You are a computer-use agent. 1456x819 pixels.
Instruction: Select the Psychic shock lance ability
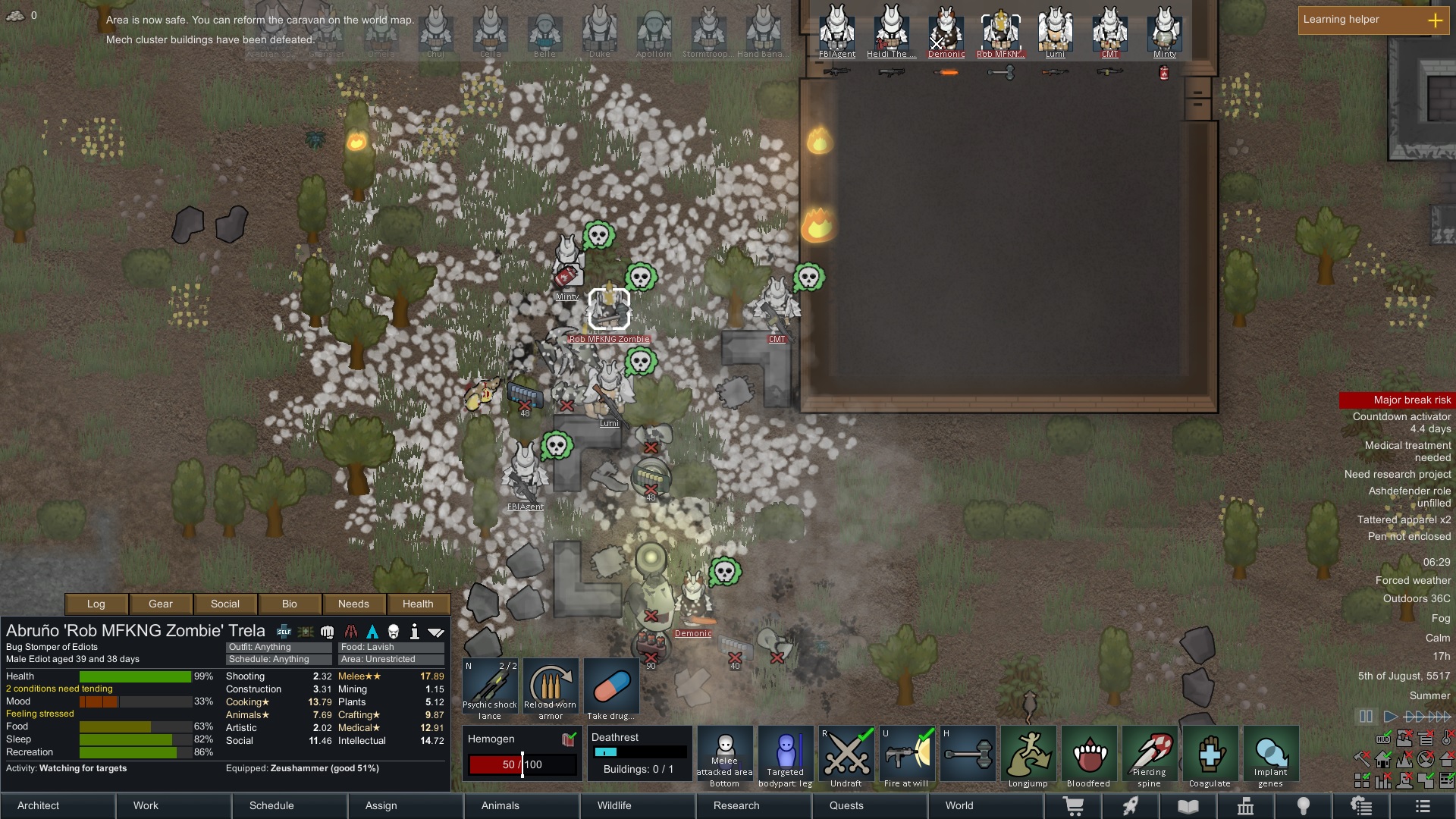(x=489, y=686)
